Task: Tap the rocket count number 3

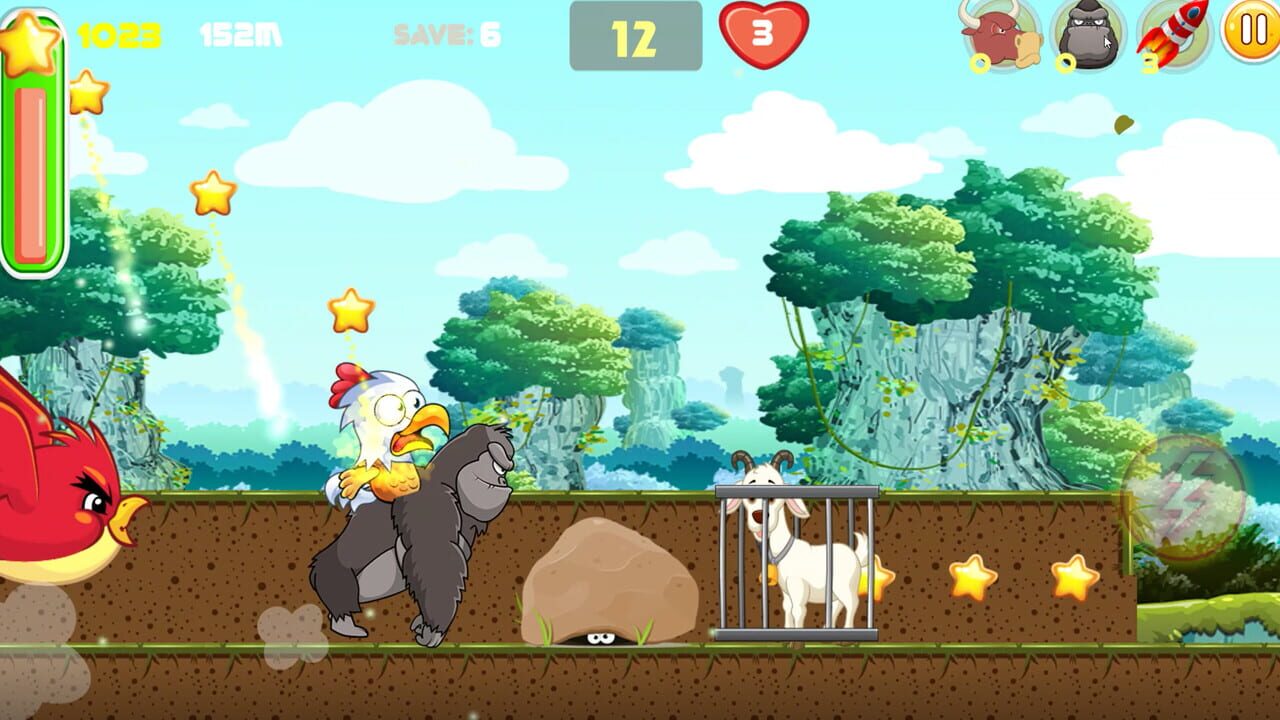Action: (1147, 62)
